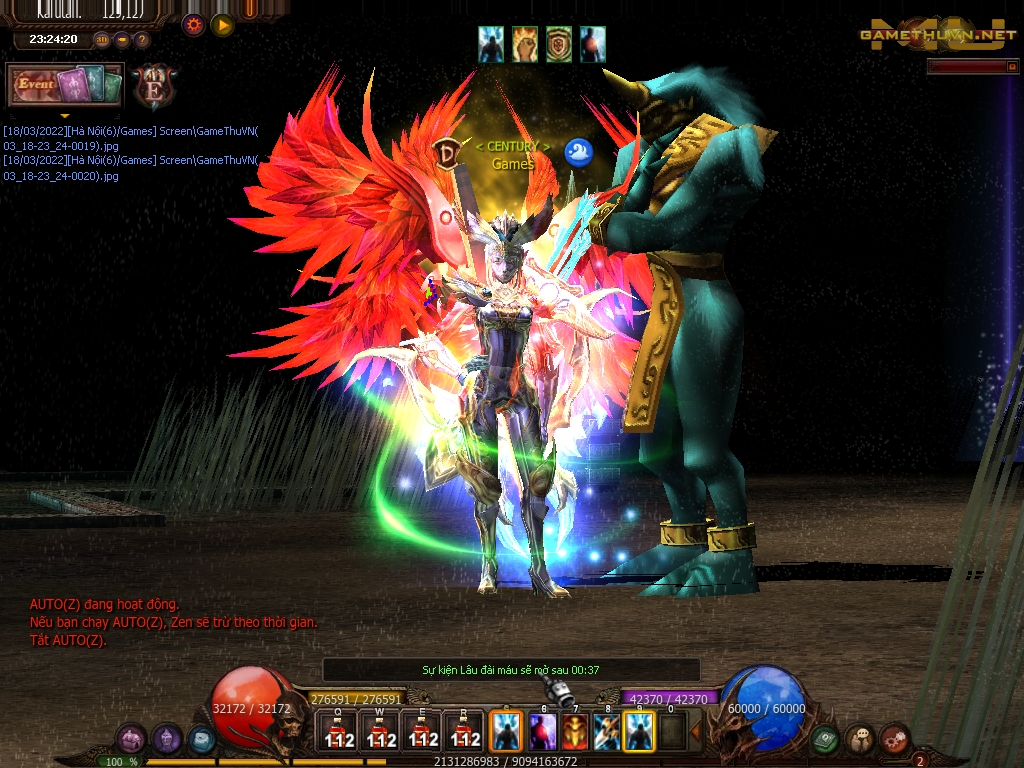Open the speech bubble chat button
Screen dimensions: 1024x768
[860, 739]
